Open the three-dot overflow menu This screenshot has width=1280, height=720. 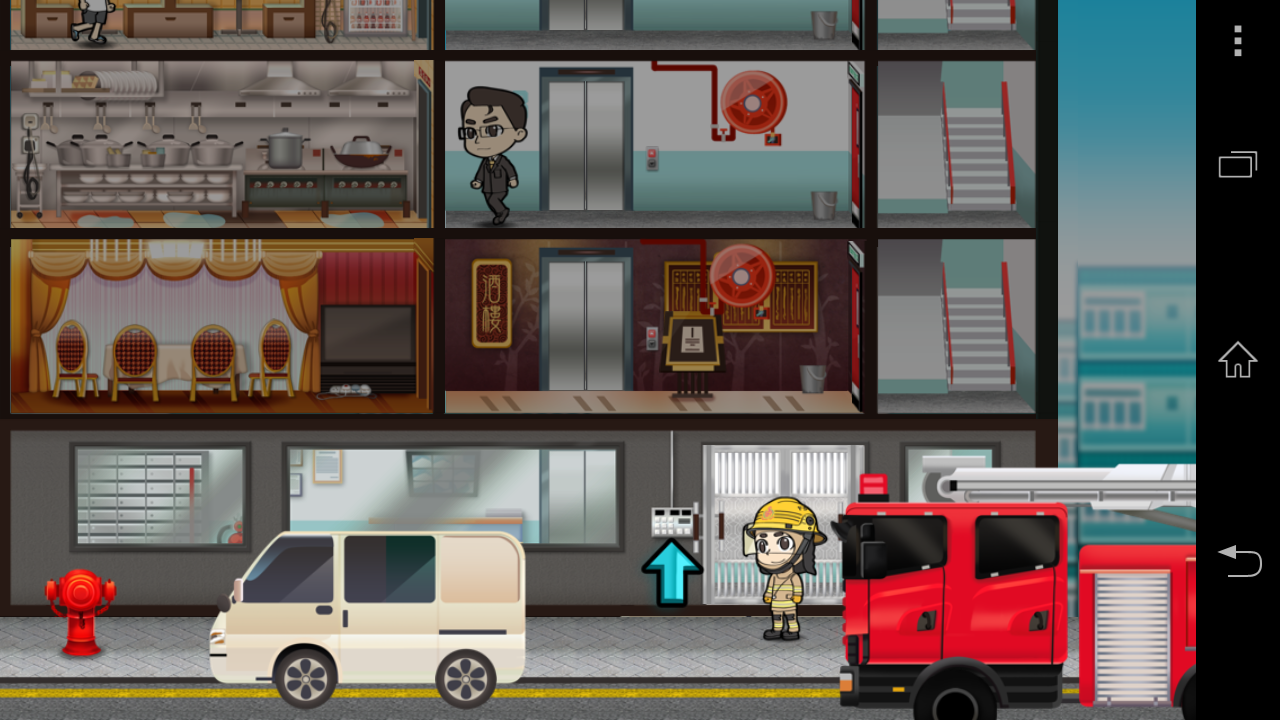point(1237,42)
